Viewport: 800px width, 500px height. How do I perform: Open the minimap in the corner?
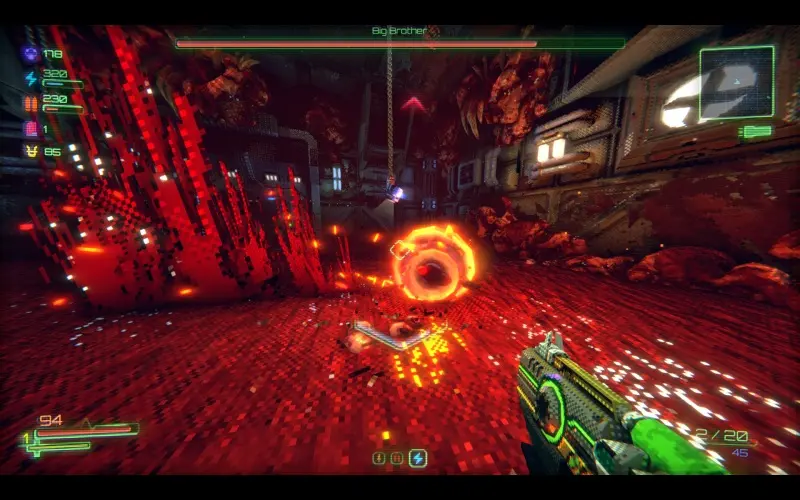click(x=737, y=82)
